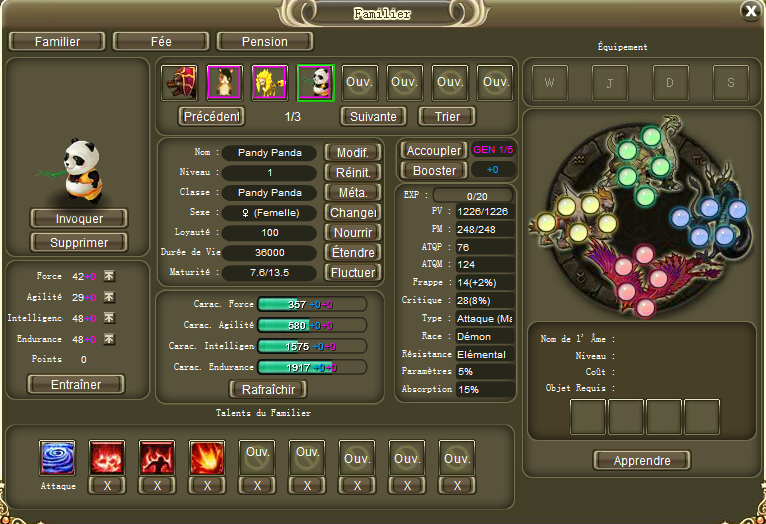Screen dimensions: 766x524
Task: Invoke the pet with Invoquer
Action: 79,218
